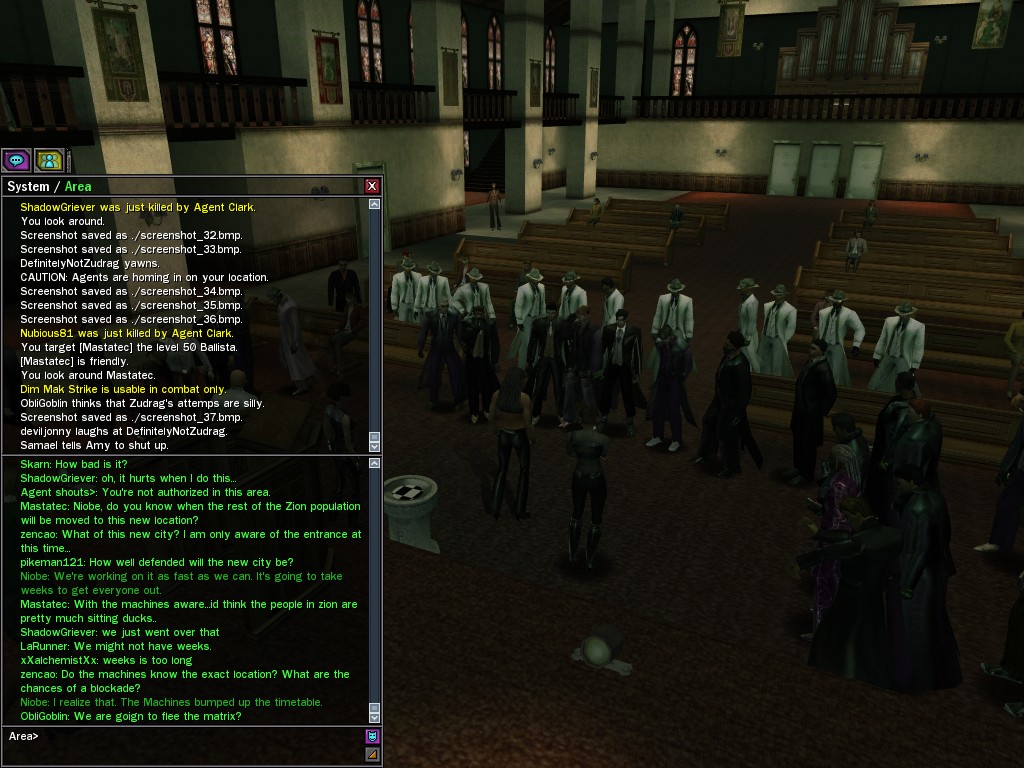Screen dimensions: 1024x768
Task: Open the speech bubble chat tab
Action: pos(16,160)
